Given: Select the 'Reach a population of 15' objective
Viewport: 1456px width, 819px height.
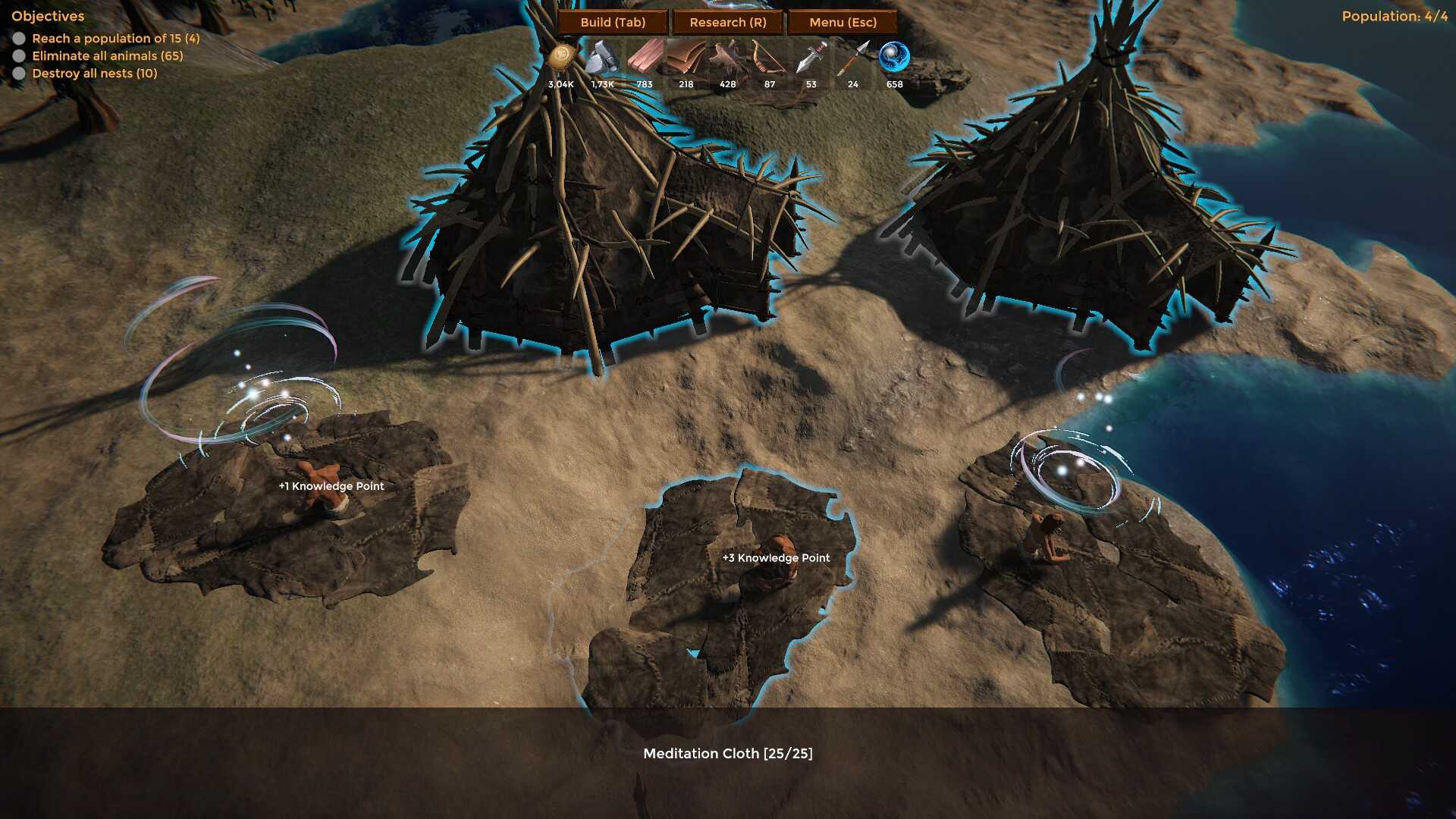Looking at the screenshot, I should click(115, 38).
